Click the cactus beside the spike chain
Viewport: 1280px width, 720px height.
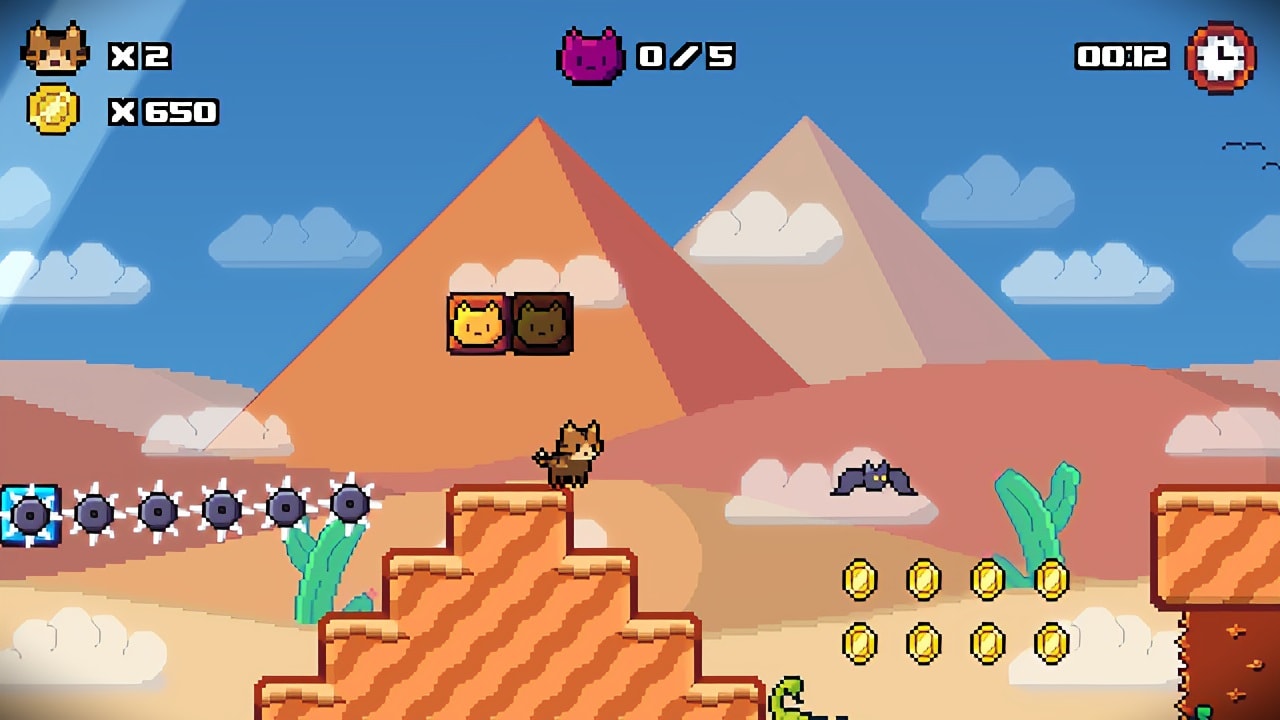point(310,570)
